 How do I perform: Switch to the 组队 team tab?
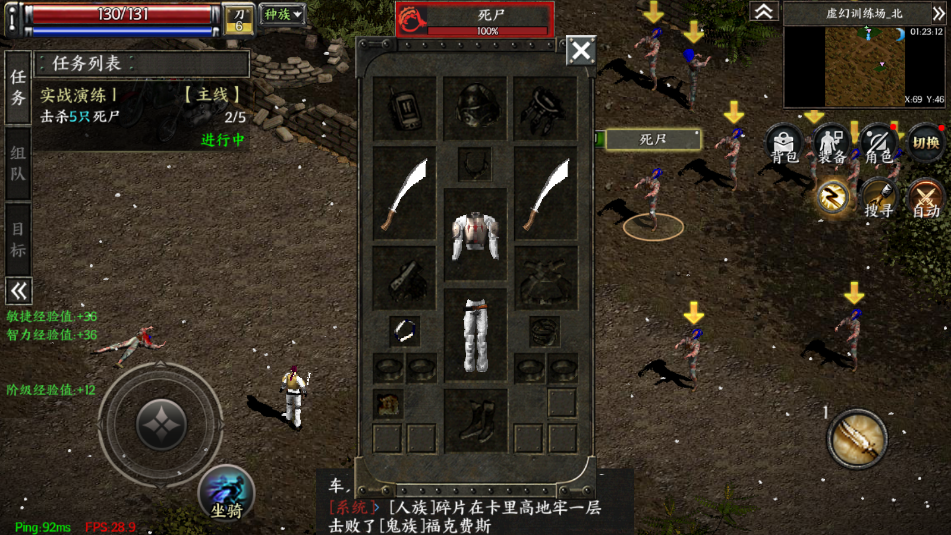coord(18,163)
